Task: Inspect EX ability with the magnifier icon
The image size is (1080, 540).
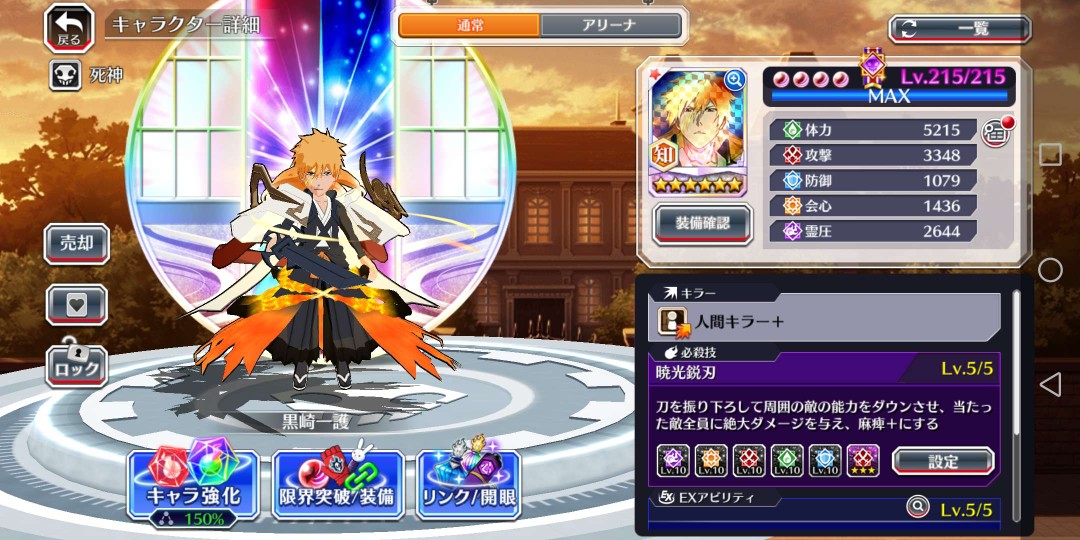Action: coord(918,507)
